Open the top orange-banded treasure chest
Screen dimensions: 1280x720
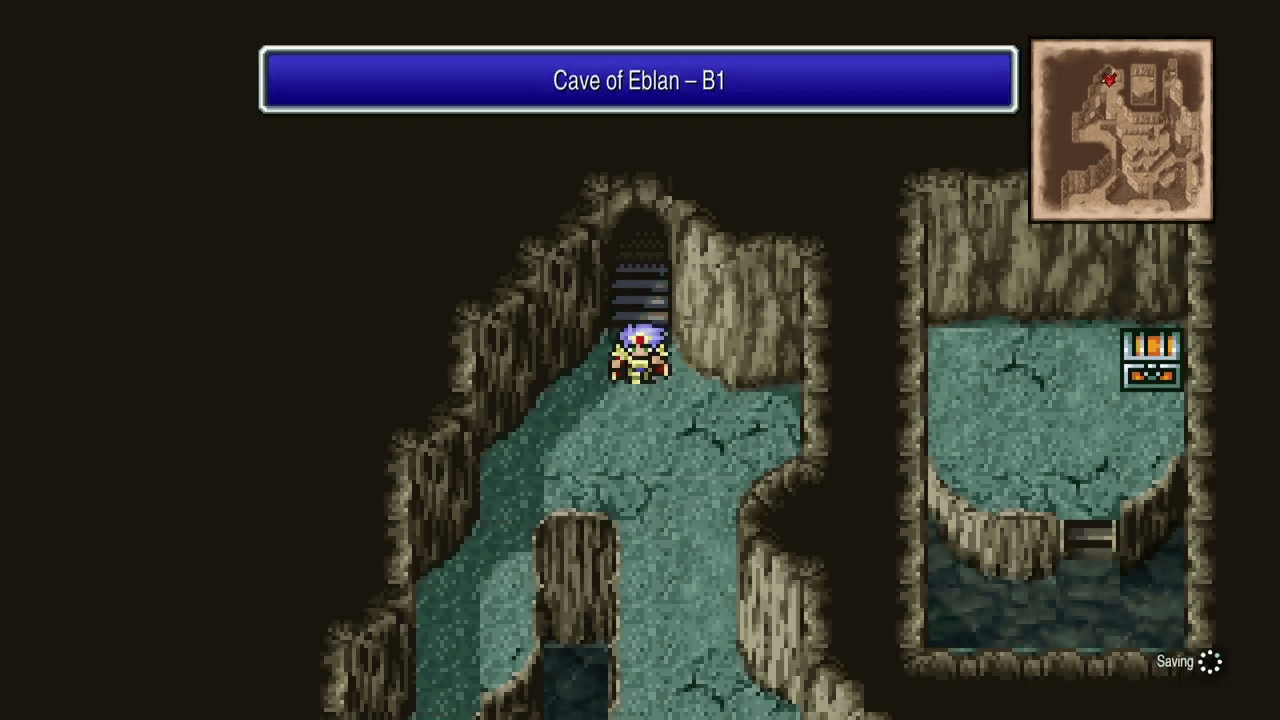tap(1150, 346)
